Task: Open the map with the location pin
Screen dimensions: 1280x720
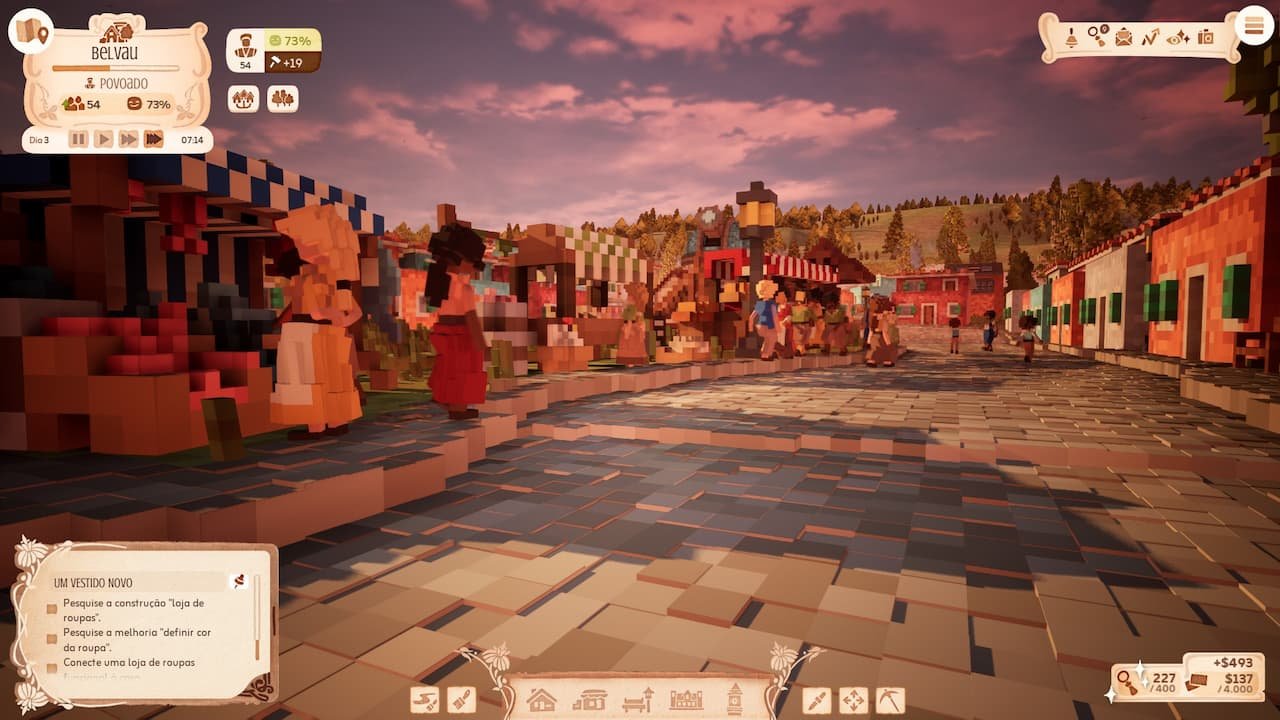Action: [x=31, y=31]
